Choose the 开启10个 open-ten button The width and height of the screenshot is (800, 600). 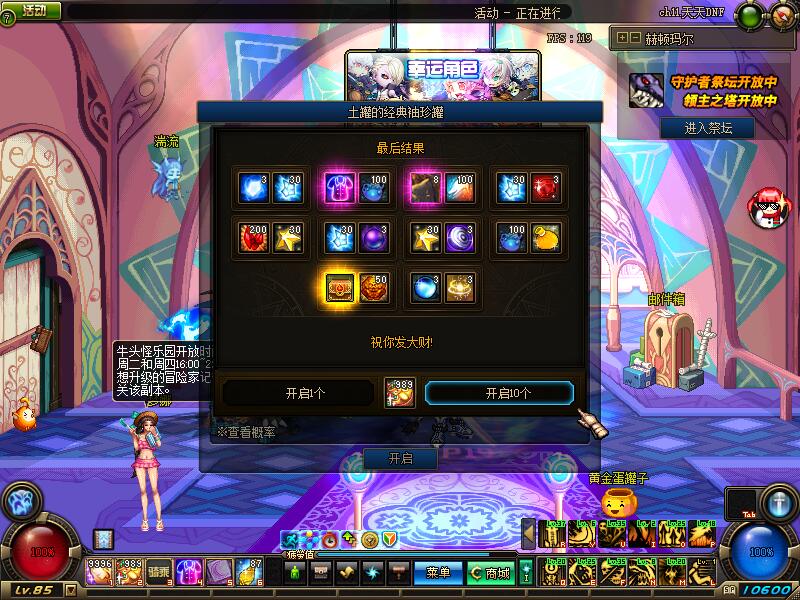click(x=499, y=393)
